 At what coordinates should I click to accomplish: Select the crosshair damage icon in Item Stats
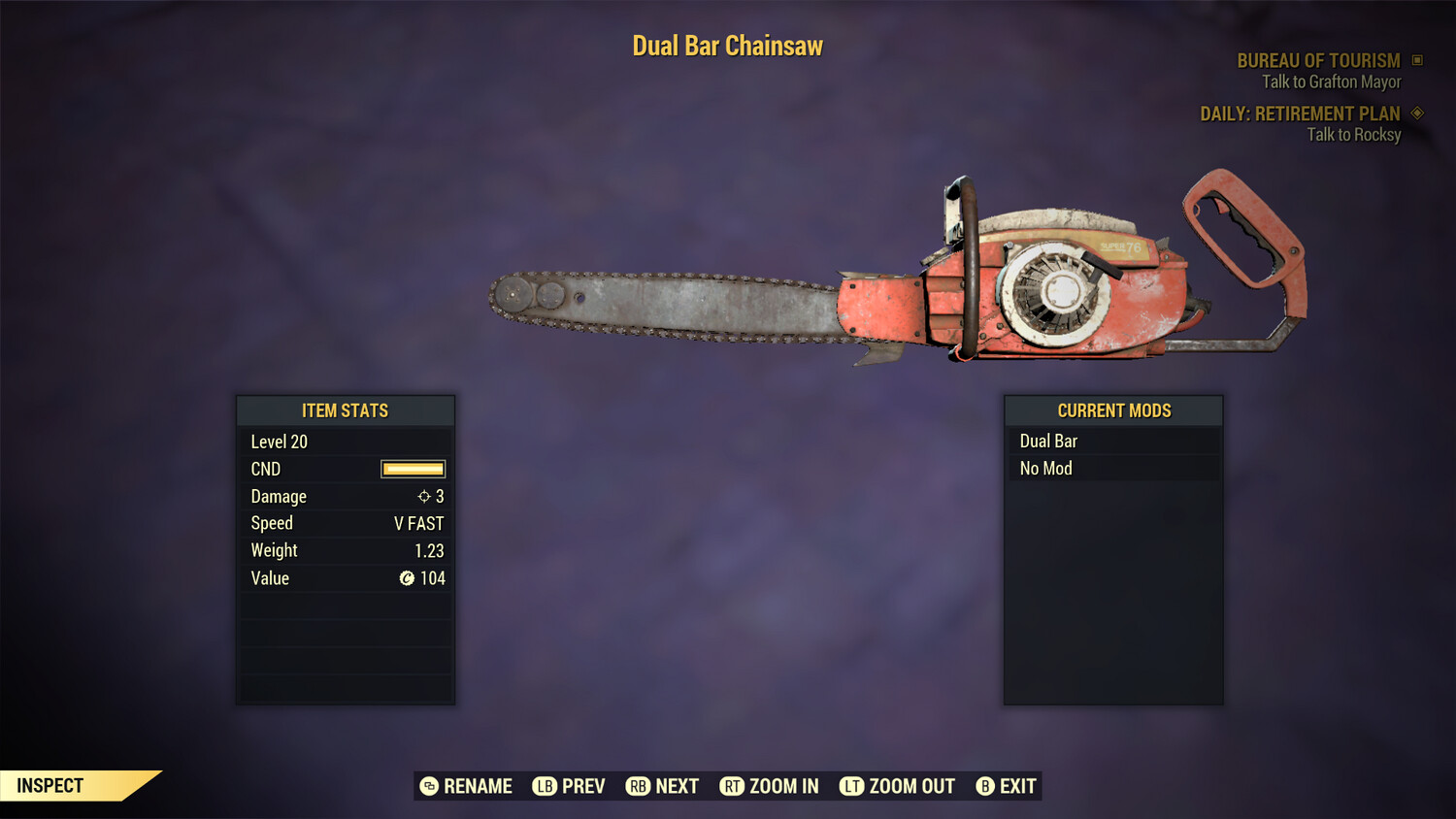pos(423,496)
